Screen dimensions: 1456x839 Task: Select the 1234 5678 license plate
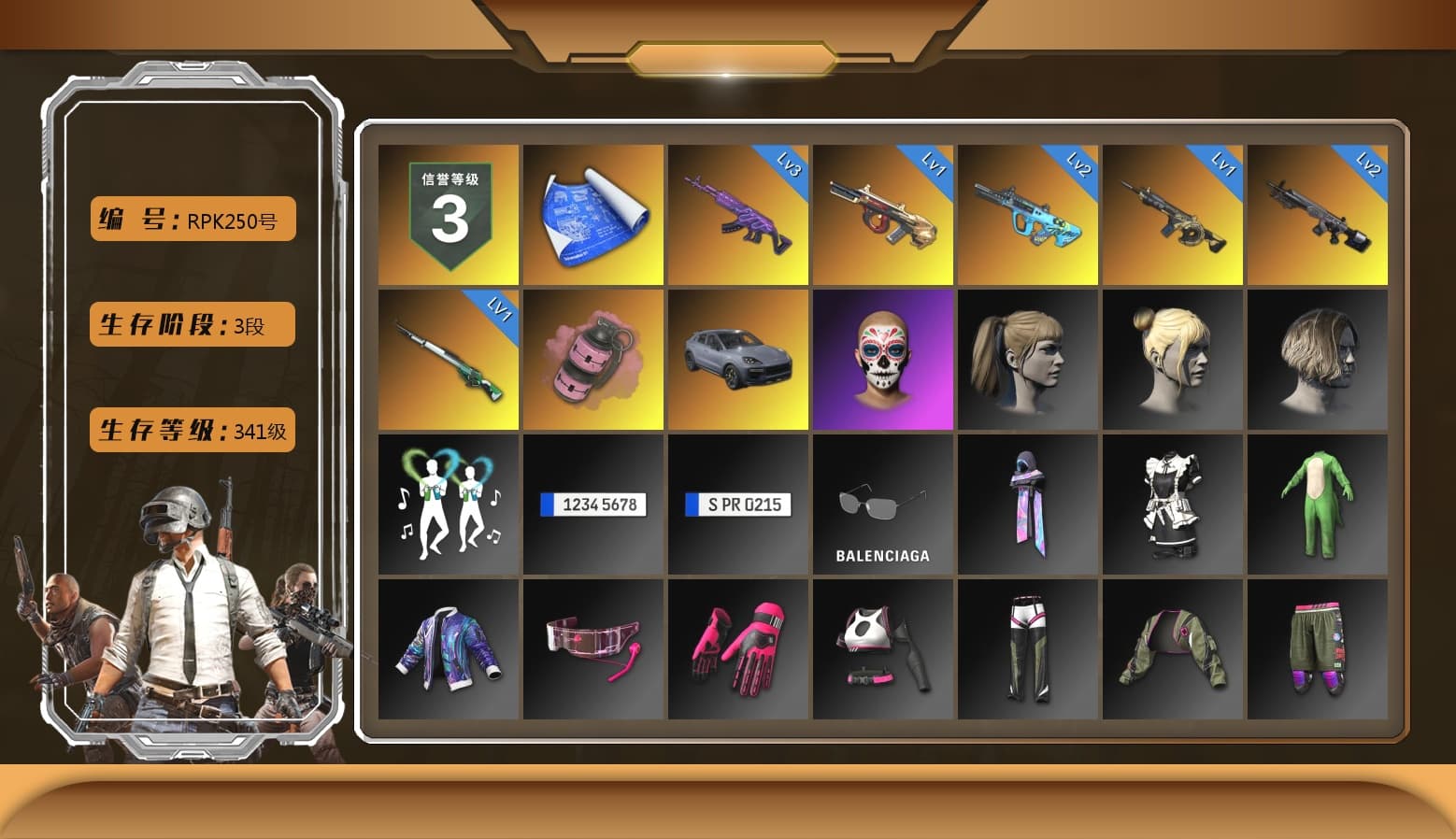coord(592,505)
